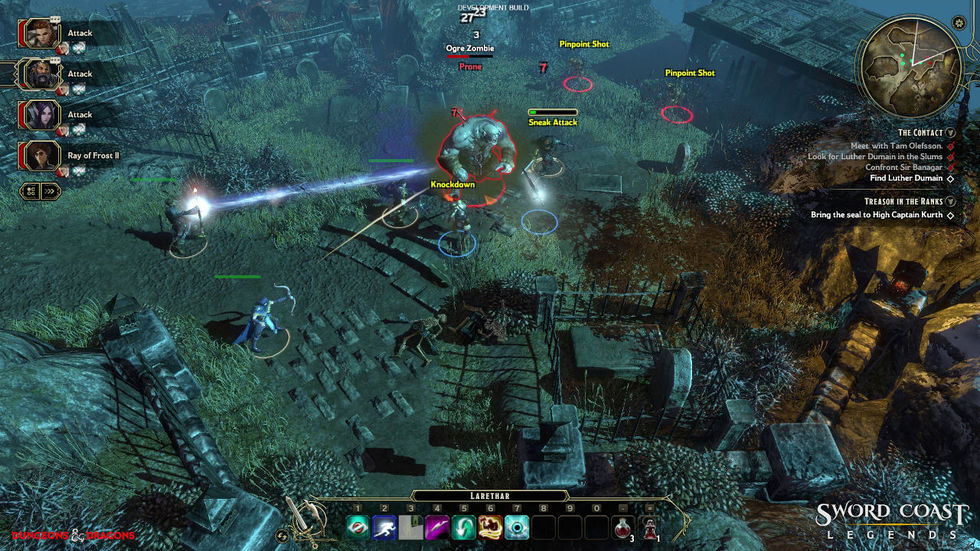Collapse Treason in the Ranks quest
980x551 pixels.
[951, 201]
